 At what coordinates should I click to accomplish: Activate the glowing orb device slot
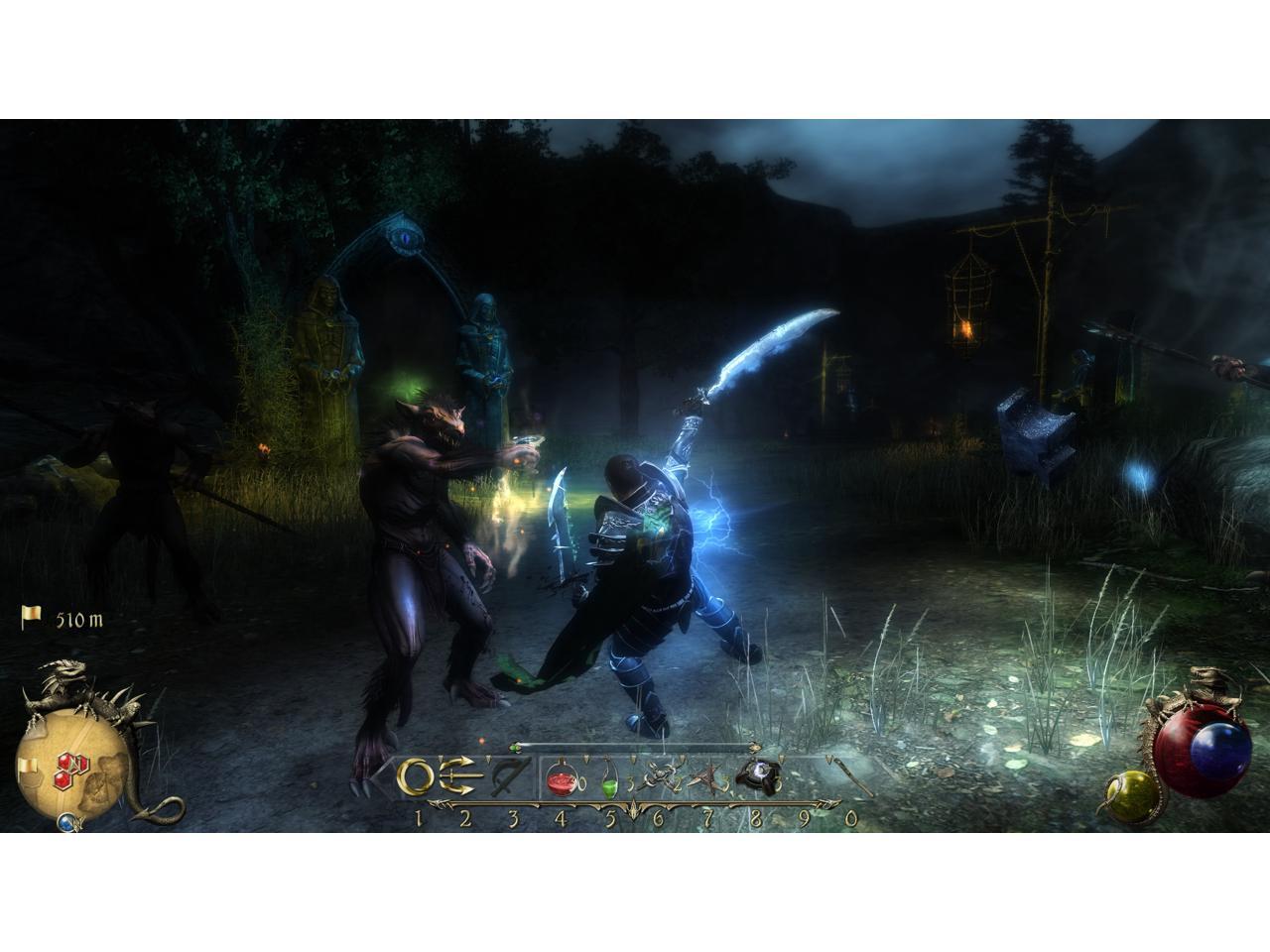click(x=761, y=774)
